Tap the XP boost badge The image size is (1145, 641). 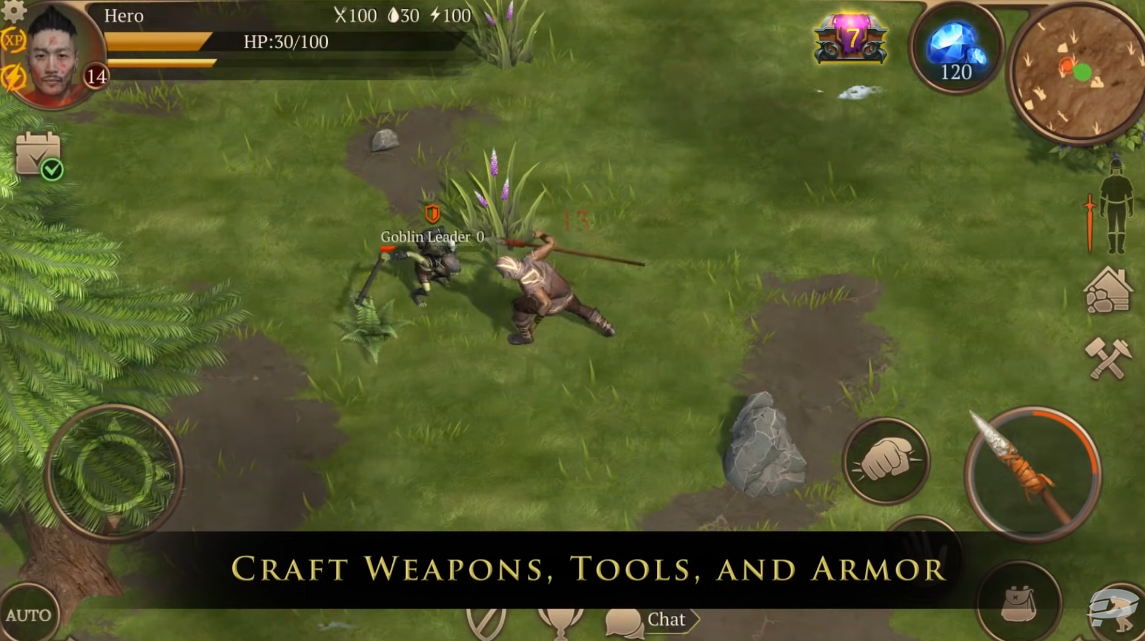[x=13, y=41]
